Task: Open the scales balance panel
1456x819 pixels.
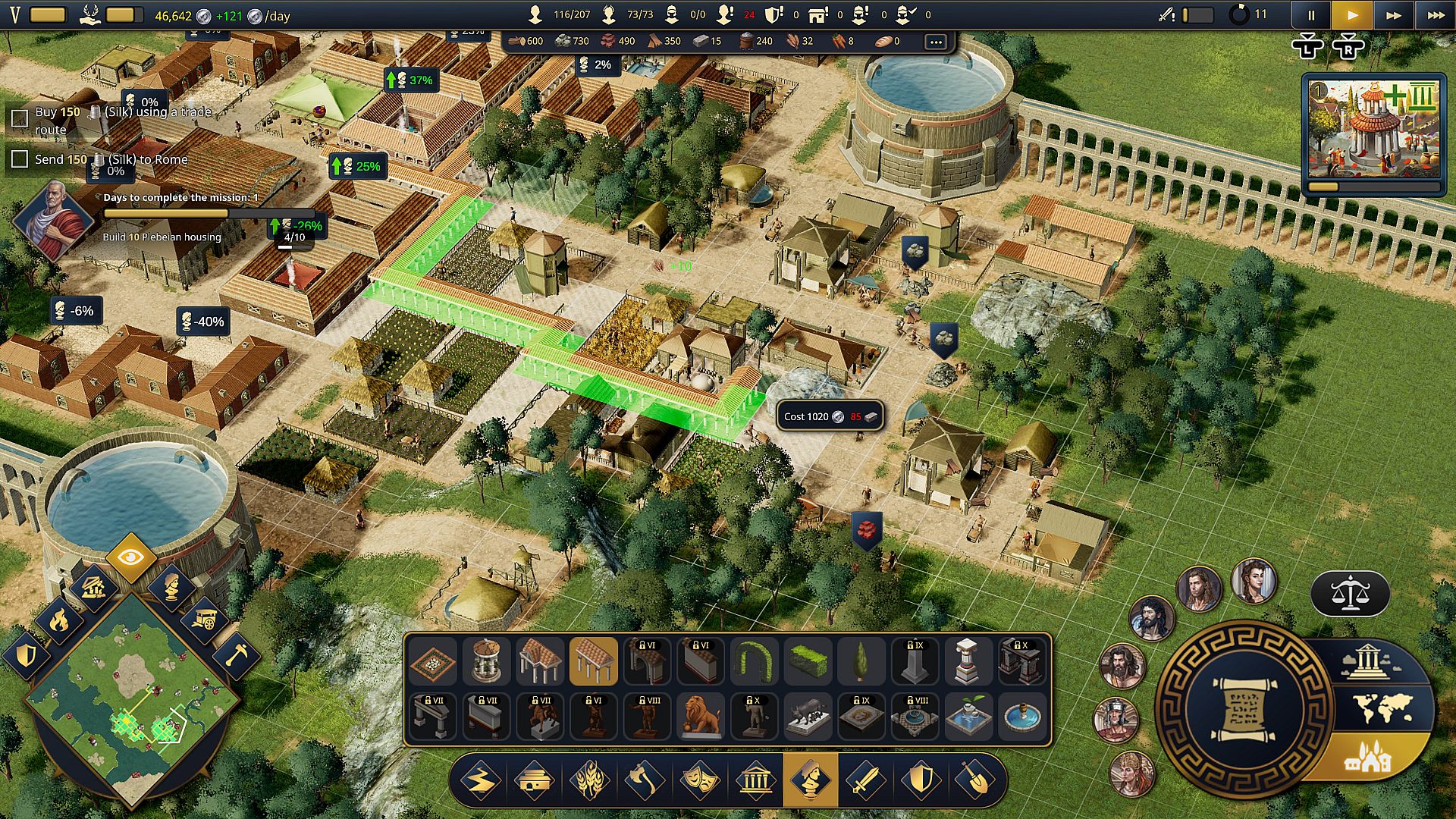Action: click(1350, 594)
